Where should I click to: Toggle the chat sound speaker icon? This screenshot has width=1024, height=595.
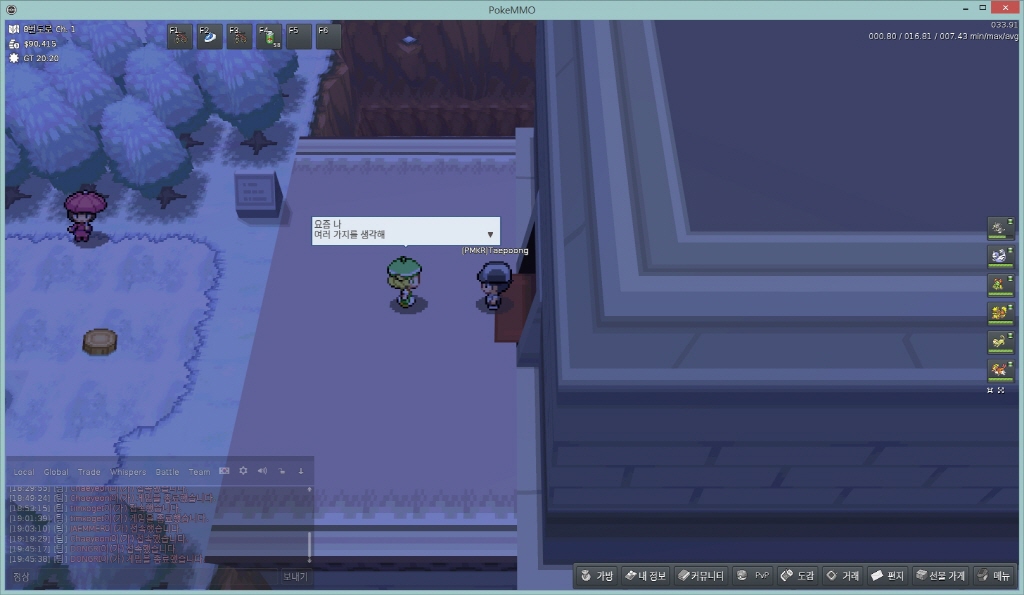262,470
